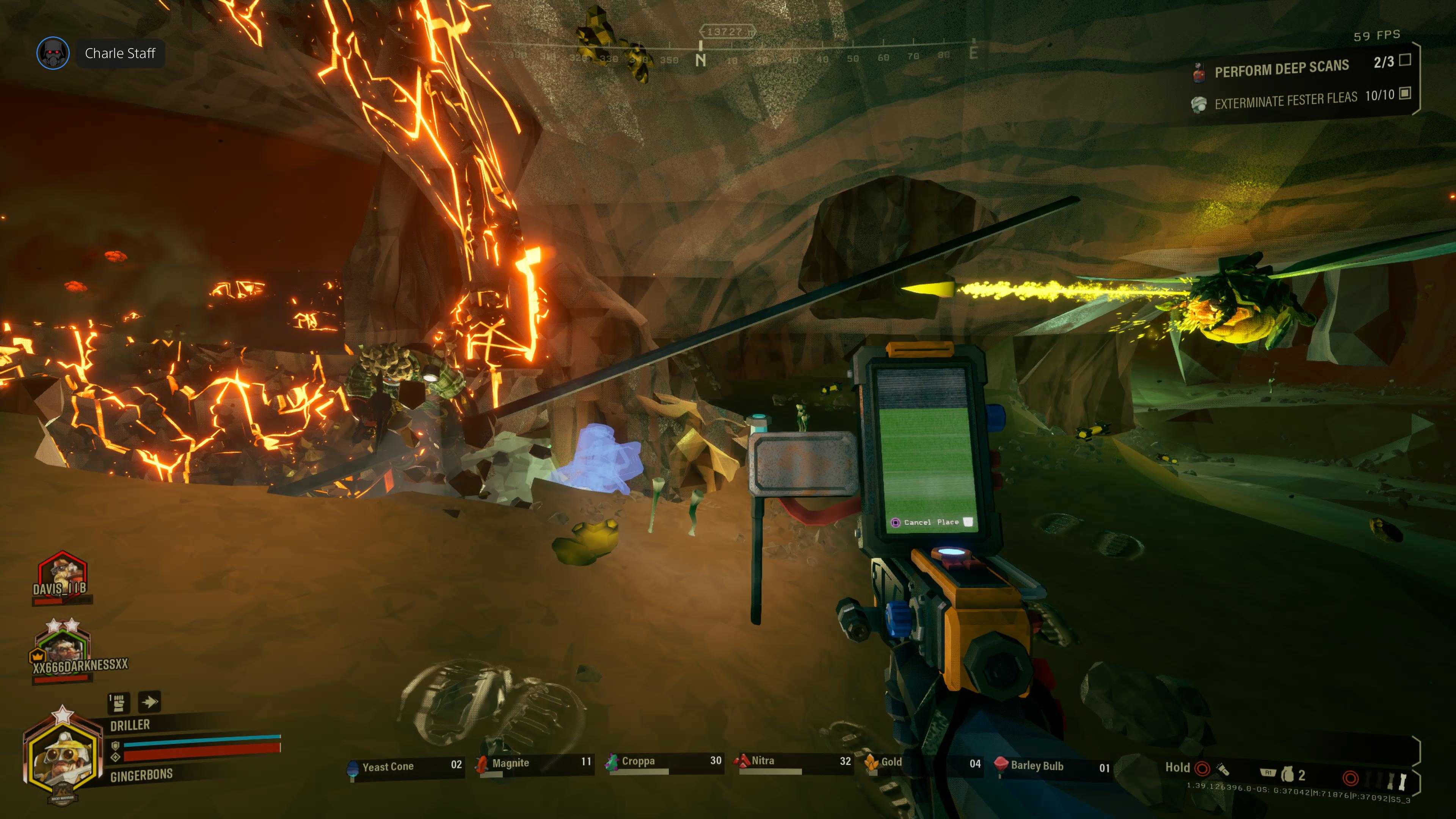Image resolution: width=1456 pixels, height=819 pixels.
Task: Click the Yeast Cone resource slot
Action: click(x=405, y=766)
